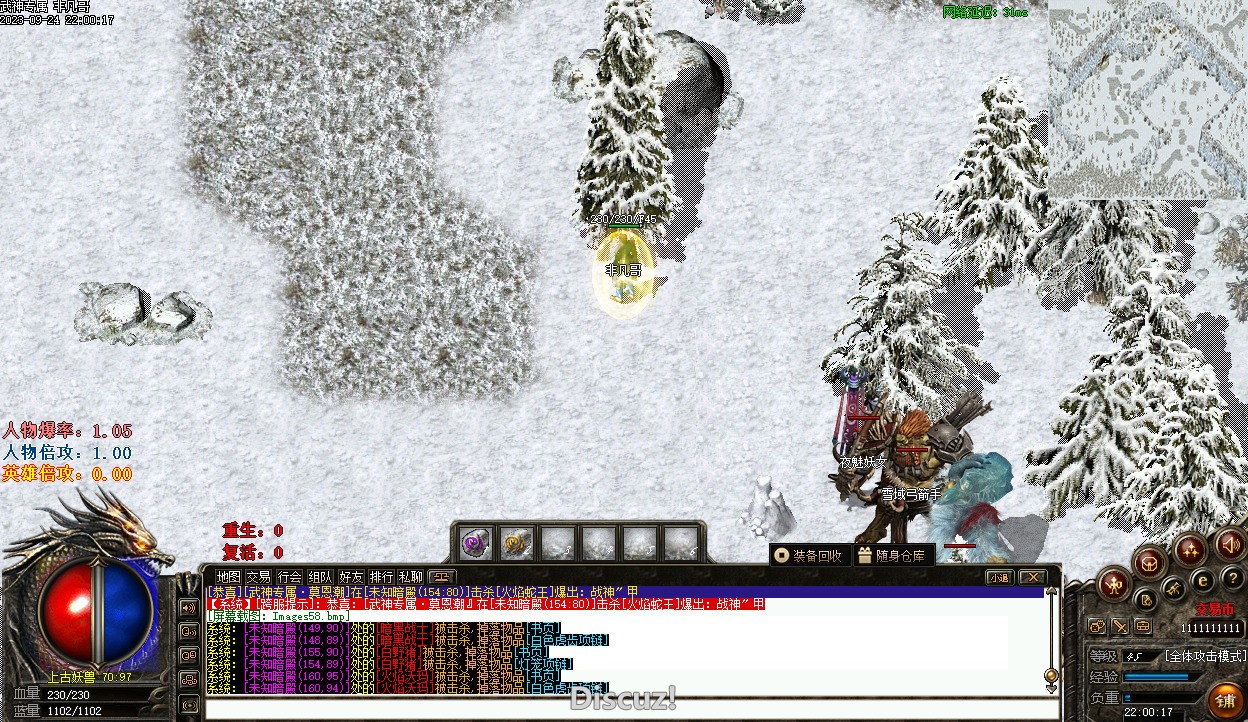Show the 好友 (friends) tab
The width and height of the screenshot is (1248, 722).
(x=351, y=577)
